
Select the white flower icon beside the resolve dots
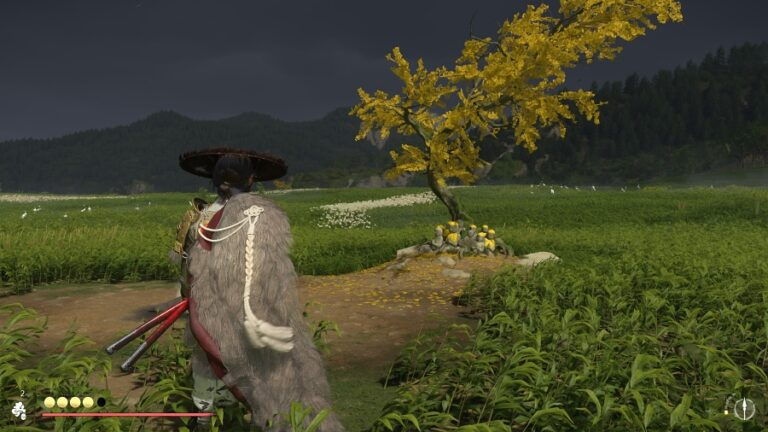pos(19,409)
